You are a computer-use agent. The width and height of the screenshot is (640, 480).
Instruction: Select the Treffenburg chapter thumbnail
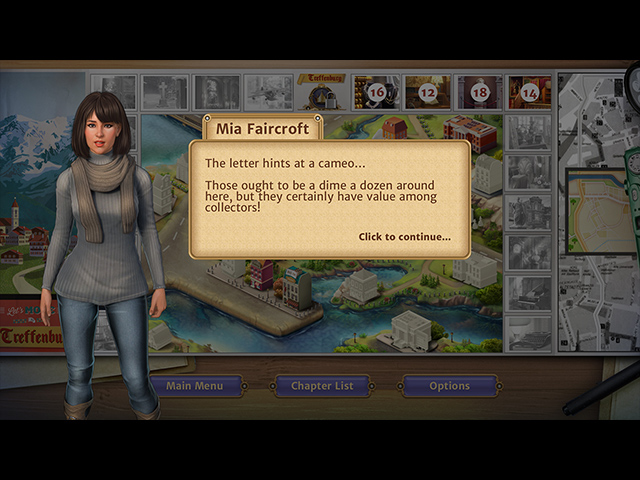322,92
